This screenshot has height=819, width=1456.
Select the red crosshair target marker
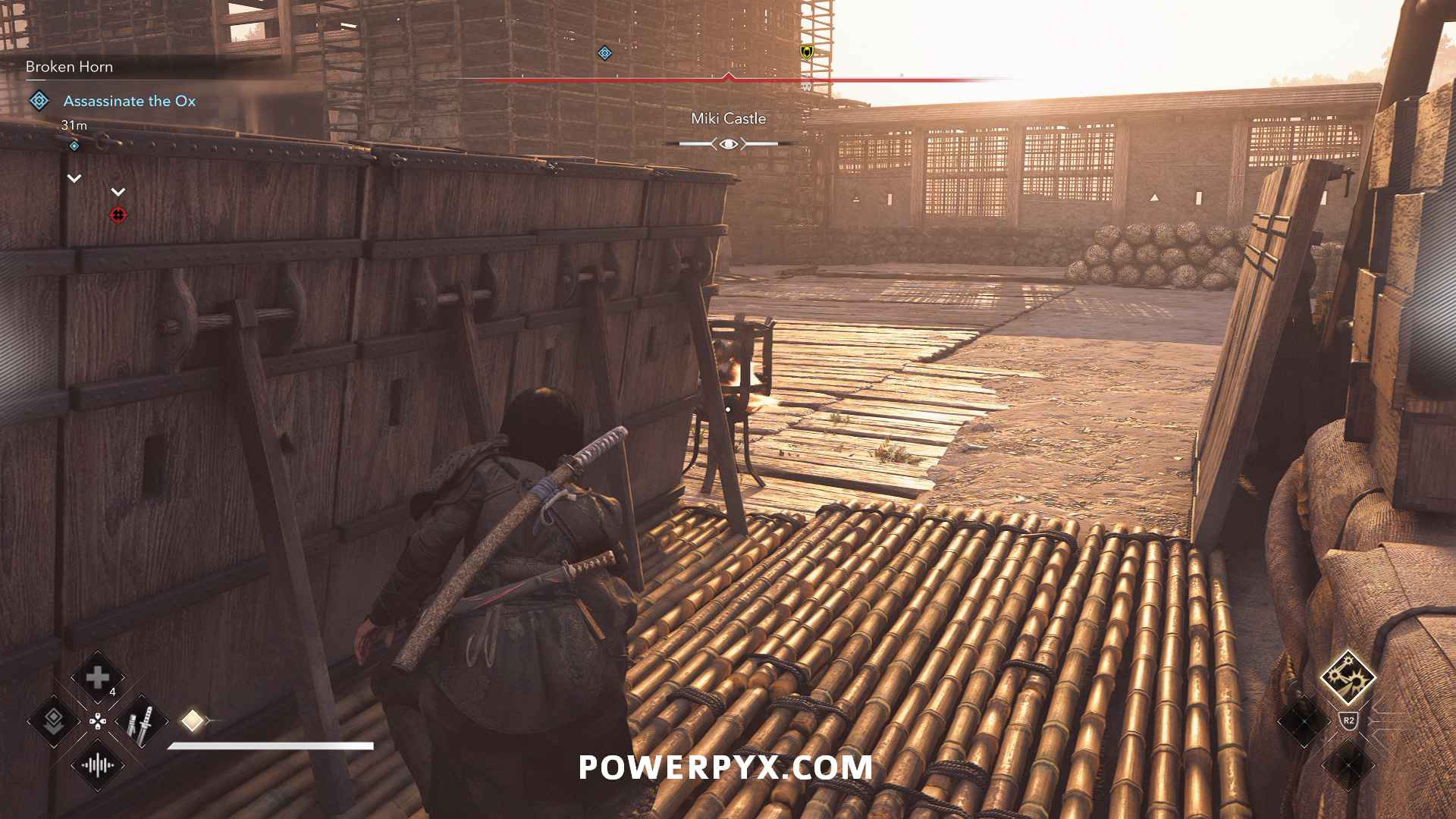tap(118, 215)
